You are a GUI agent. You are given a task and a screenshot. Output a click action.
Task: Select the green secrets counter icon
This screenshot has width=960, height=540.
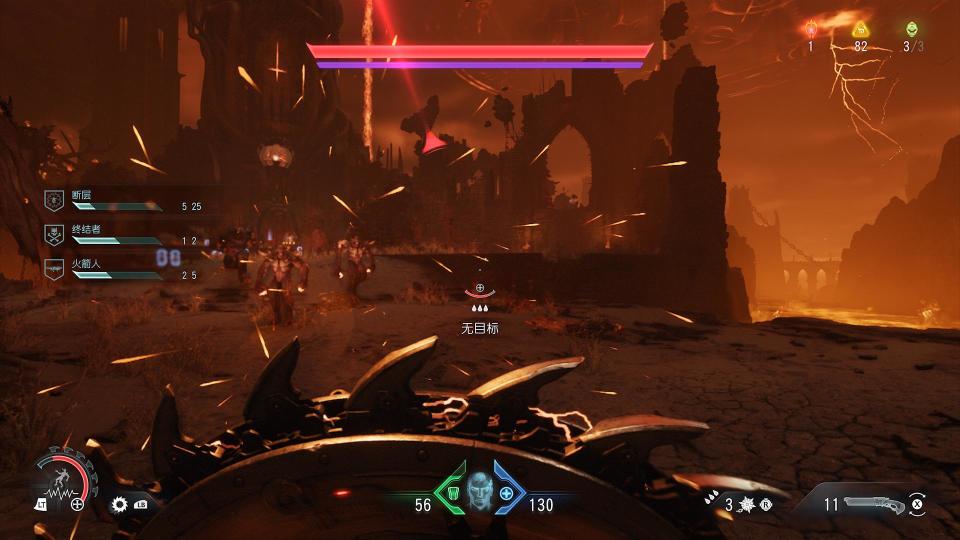(912, 29)
